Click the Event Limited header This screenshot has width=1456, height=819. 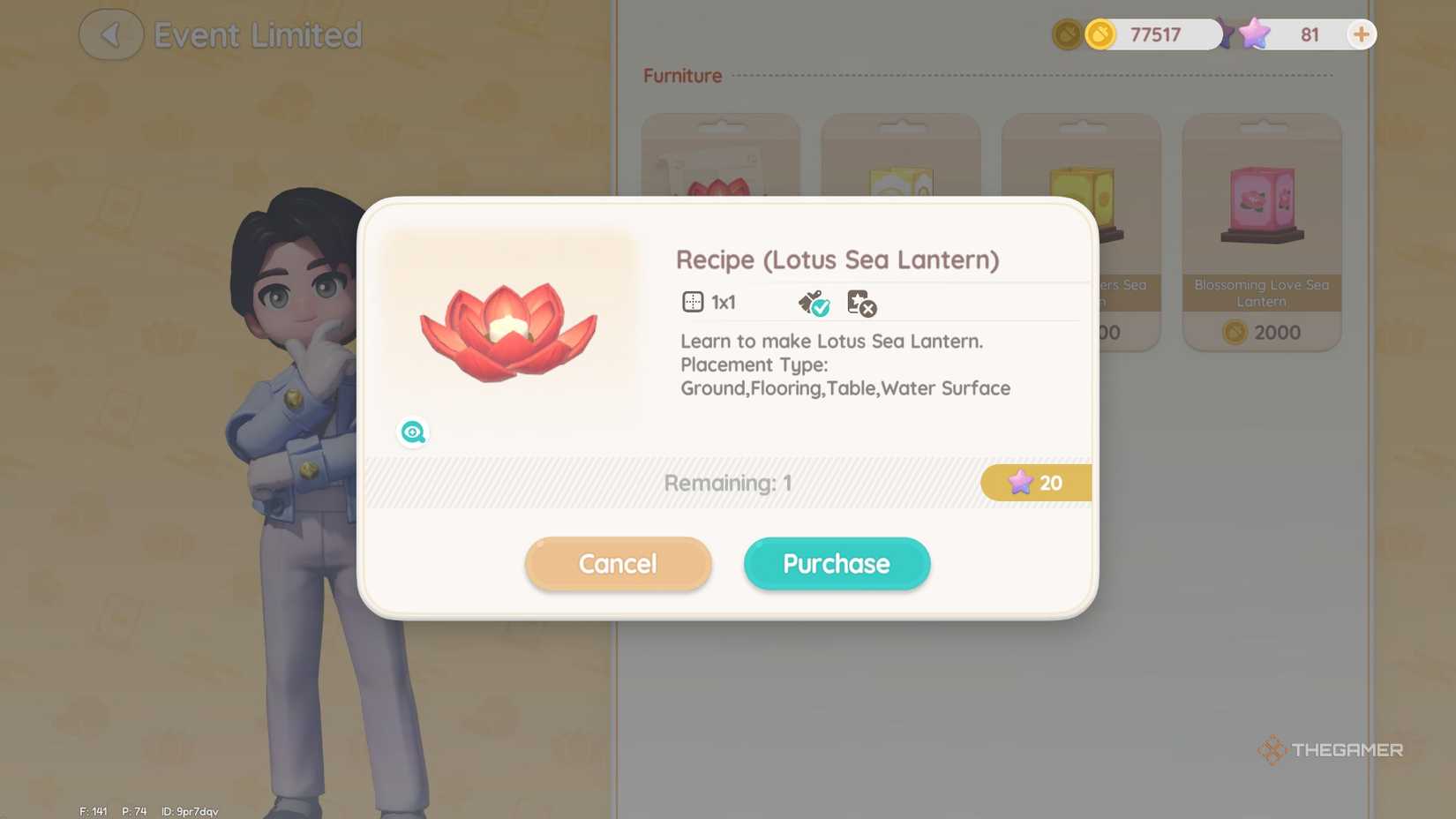point(258,34)
